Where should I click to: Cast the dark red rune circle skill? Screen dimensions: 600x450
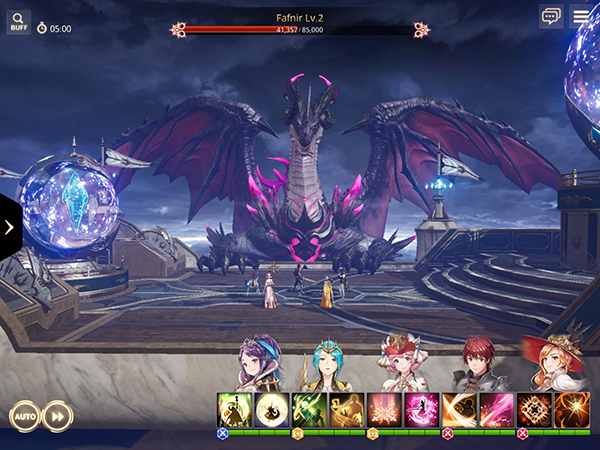pos(534,410)
